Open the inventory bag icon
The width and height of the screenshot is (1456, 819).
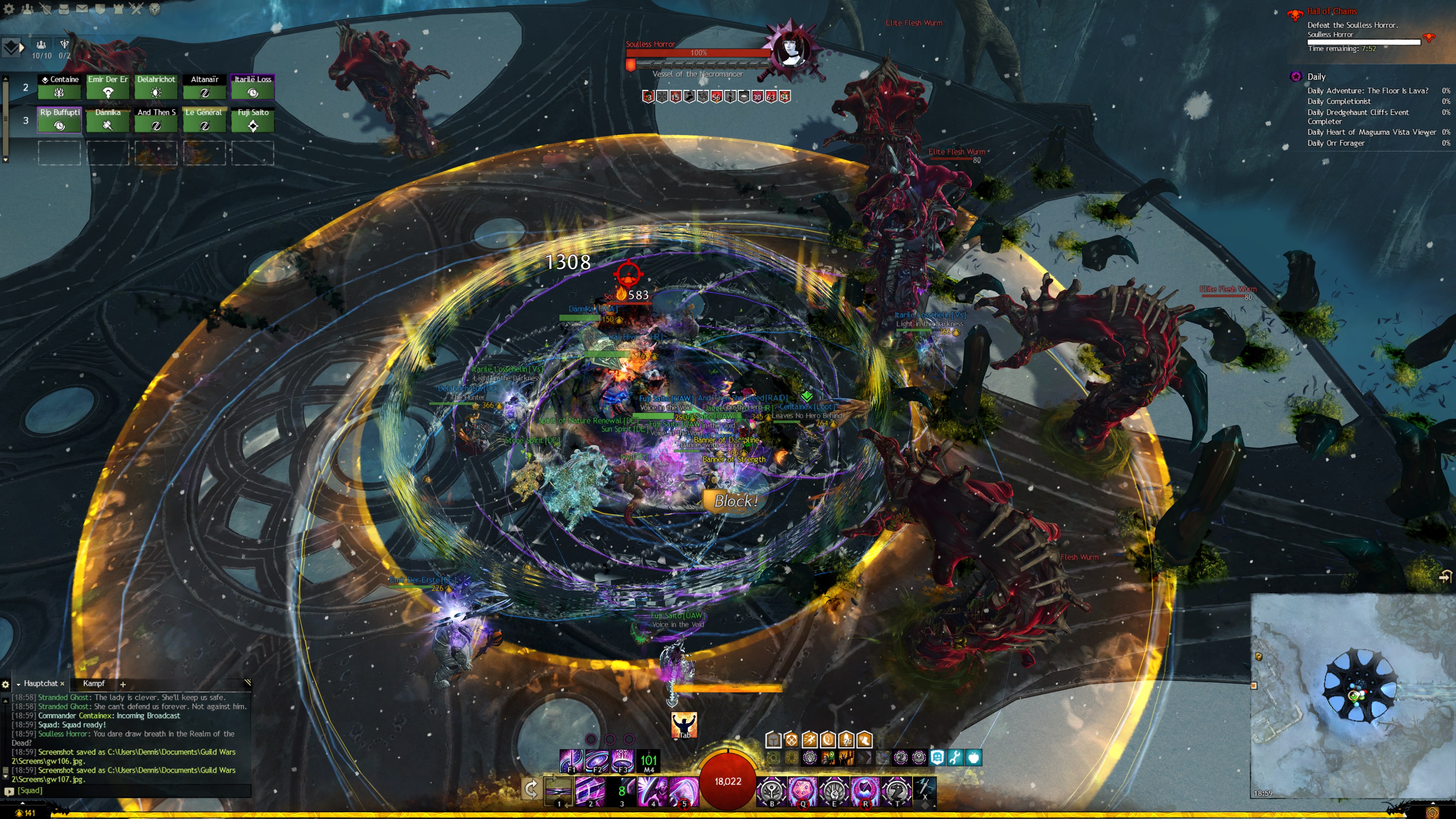(x=64, y=9)
